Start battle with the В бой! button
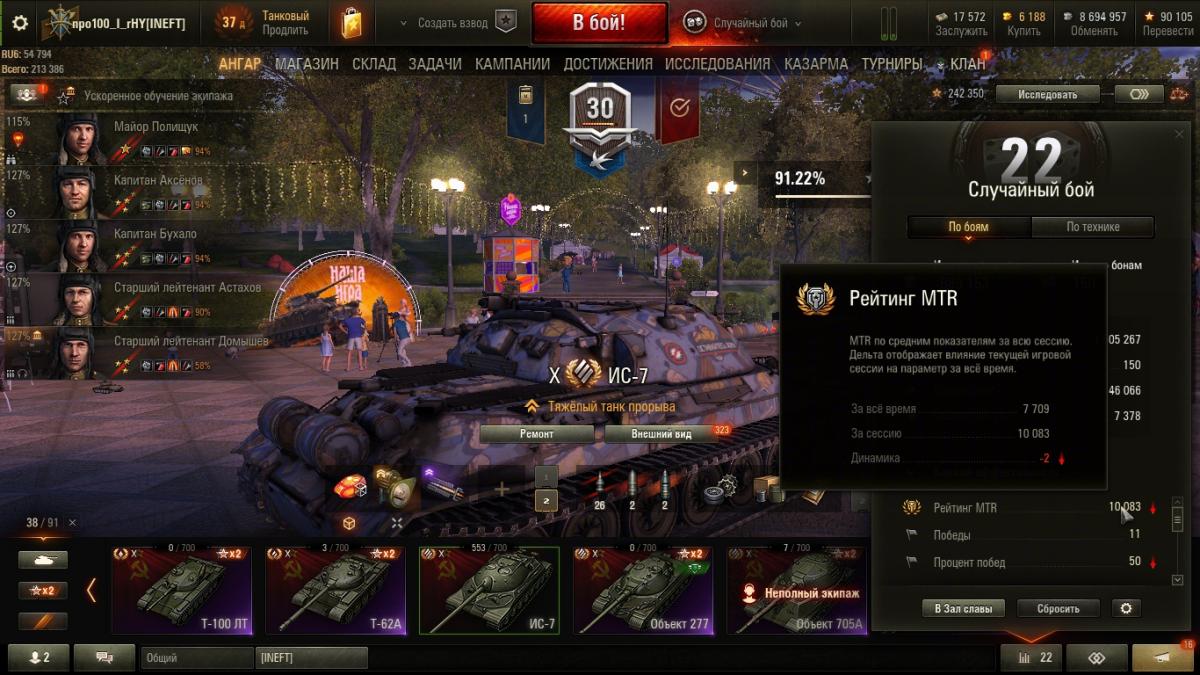The height and width of the screenshot is (675, 1200). [599, 22]
